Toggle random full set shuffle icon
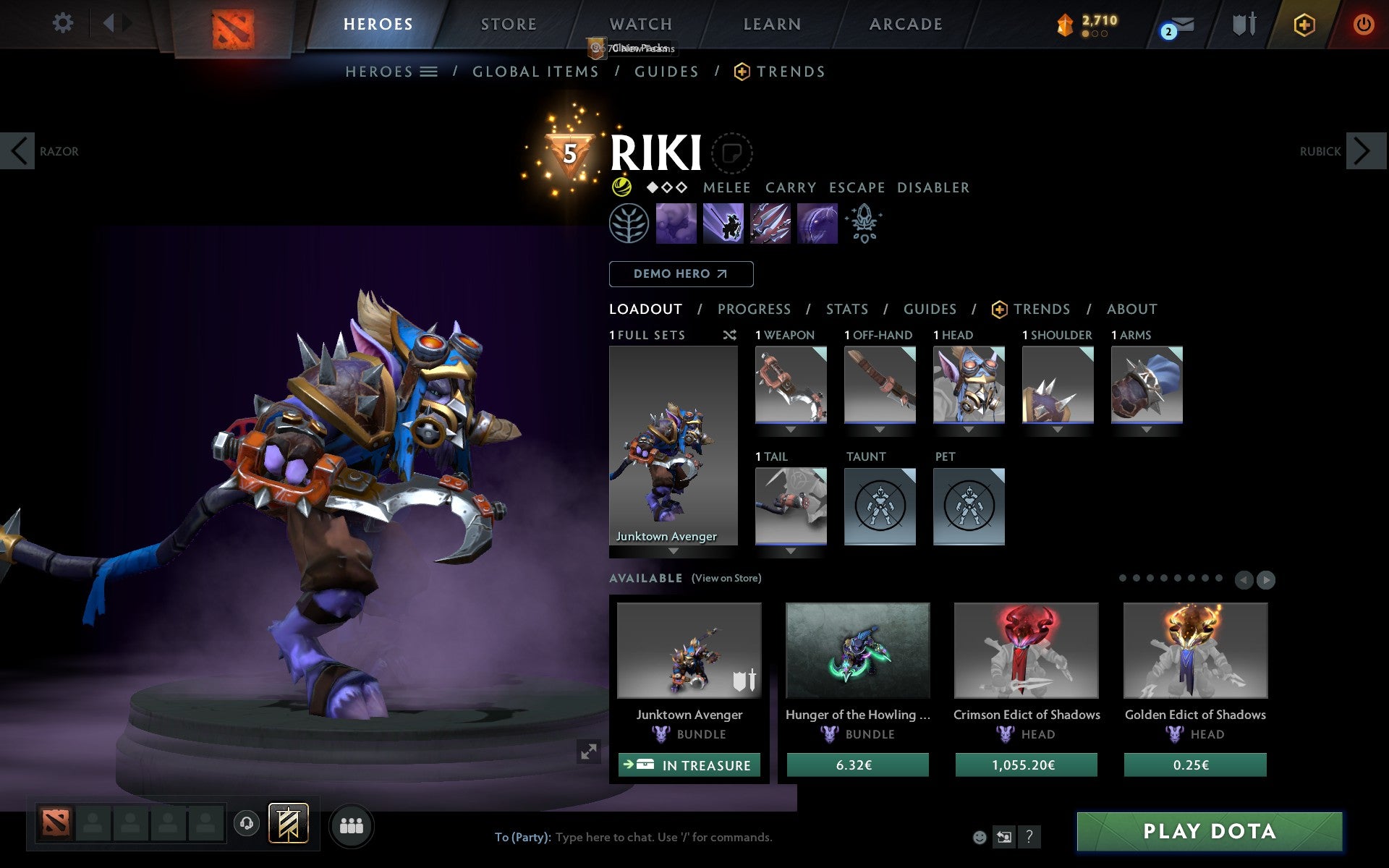Screen dimensions: 1389x868 (729, 335)
